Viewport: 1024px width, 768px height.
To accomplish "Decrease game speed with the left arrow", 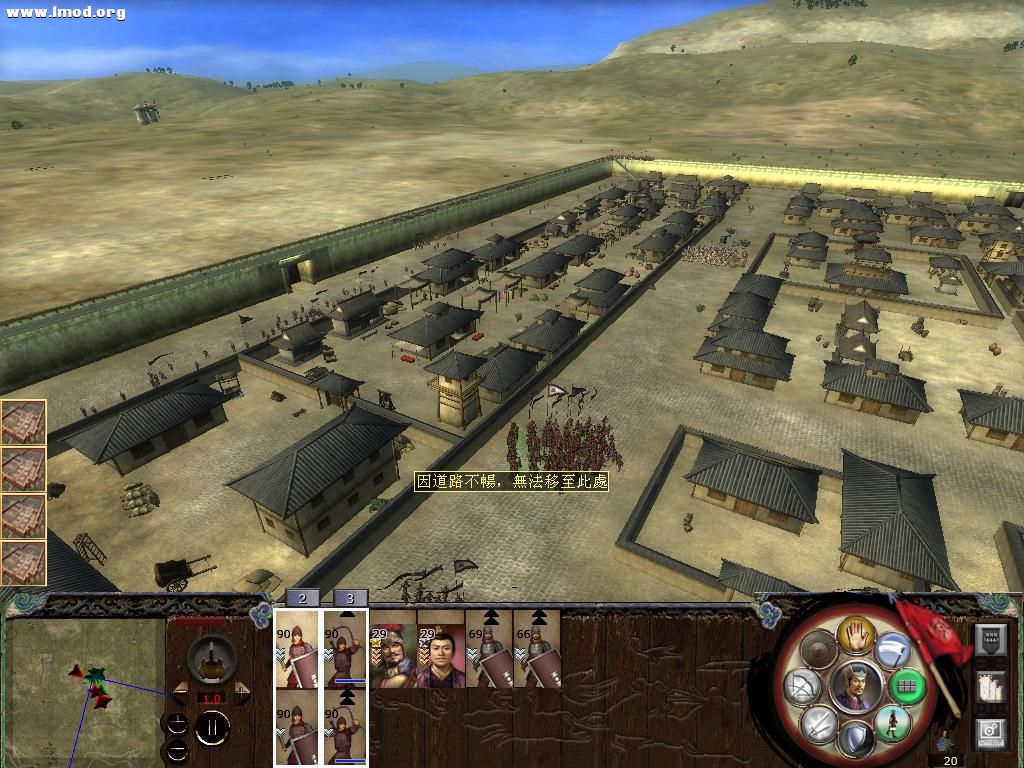I will click(x=179, y=693).
